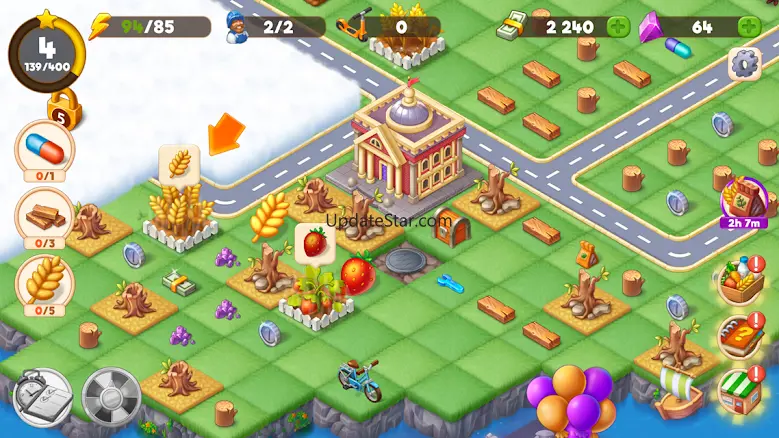
Task: Tap the wheat harvest bubble
Action: click(179, 164)
